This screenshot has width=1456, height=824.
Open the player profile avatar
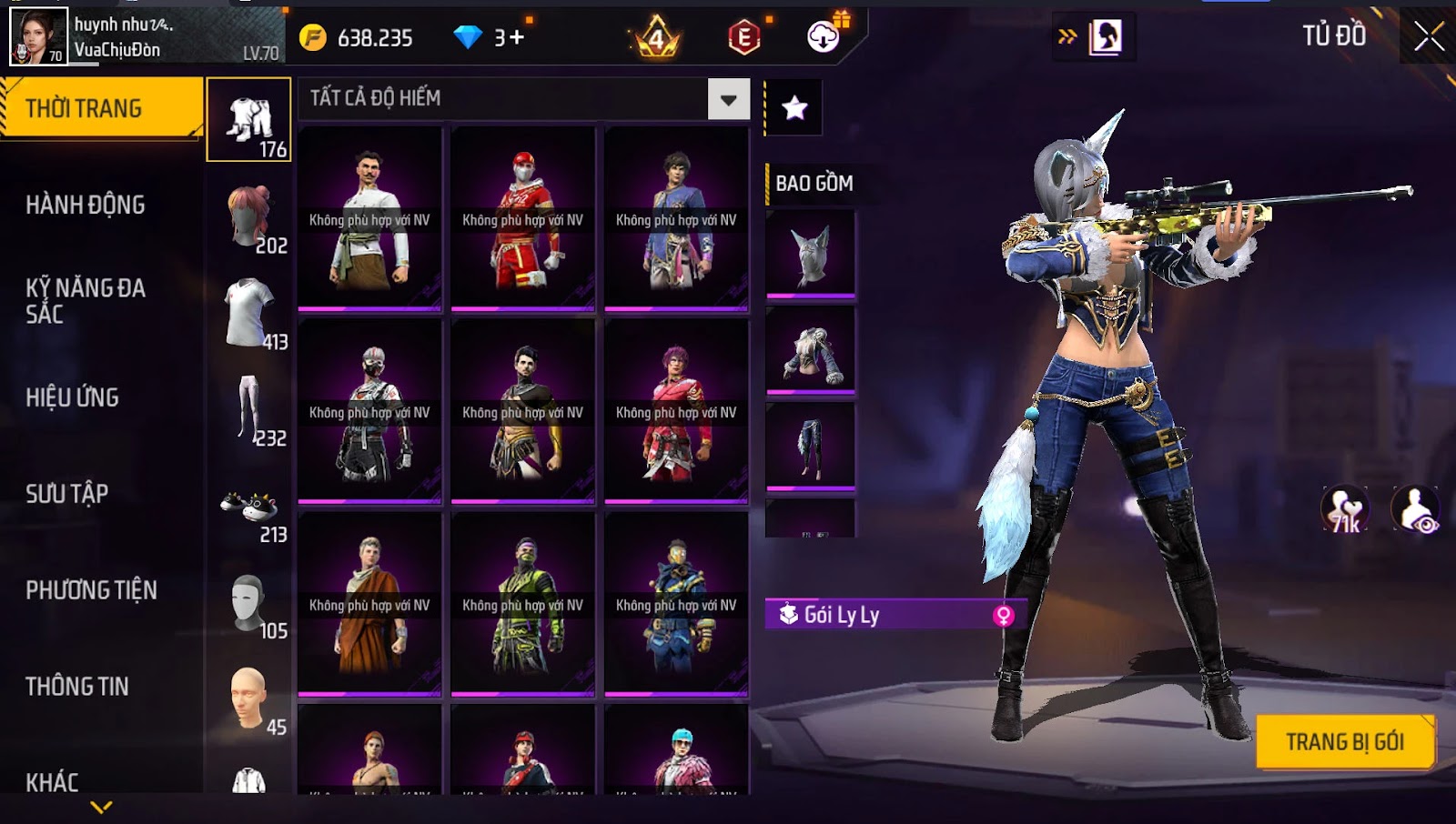tap(38, 36)
